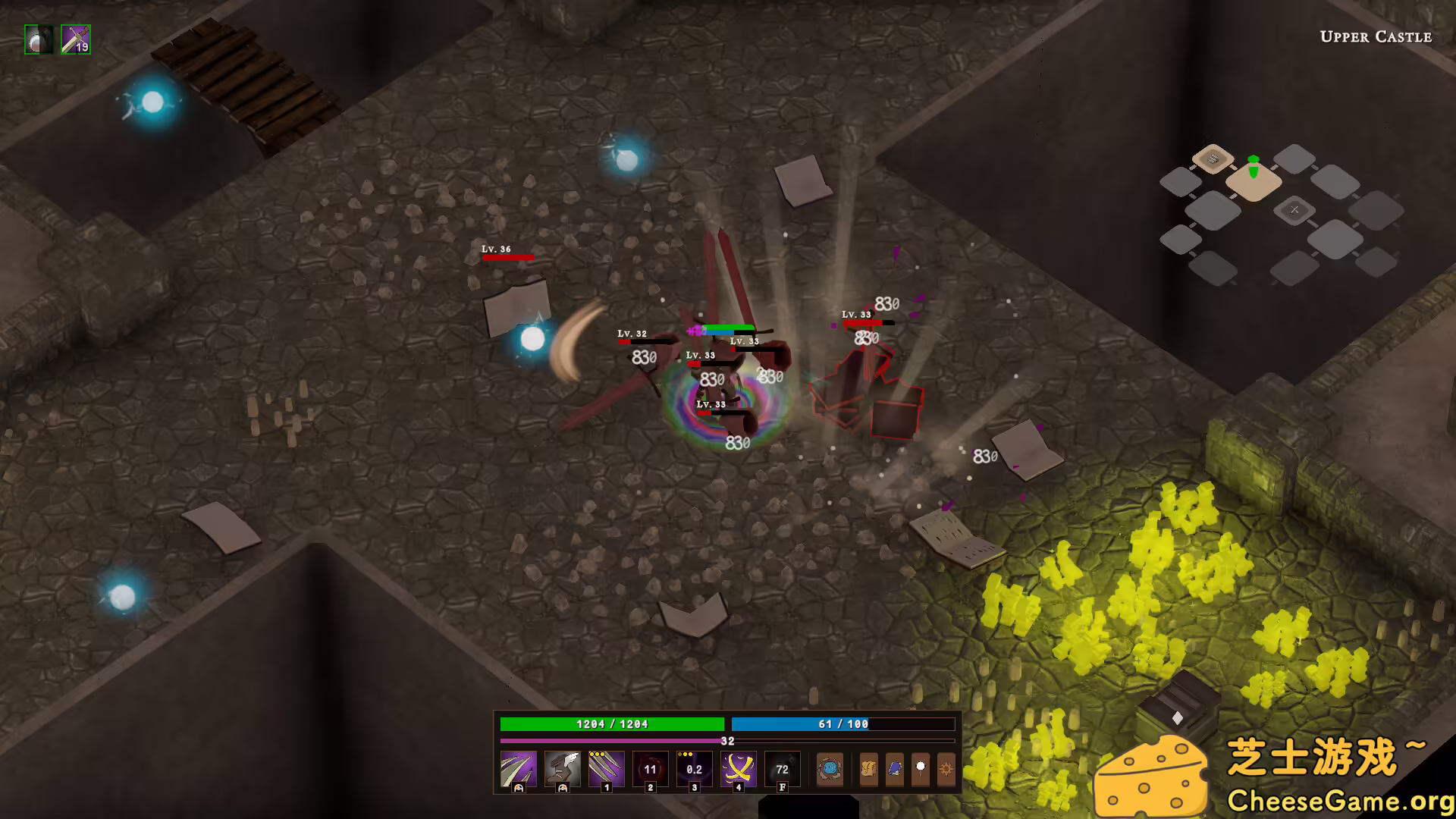Open the blue portal stone icon
This screenshot has width=1456, height=819.
(x=830, y=769)
